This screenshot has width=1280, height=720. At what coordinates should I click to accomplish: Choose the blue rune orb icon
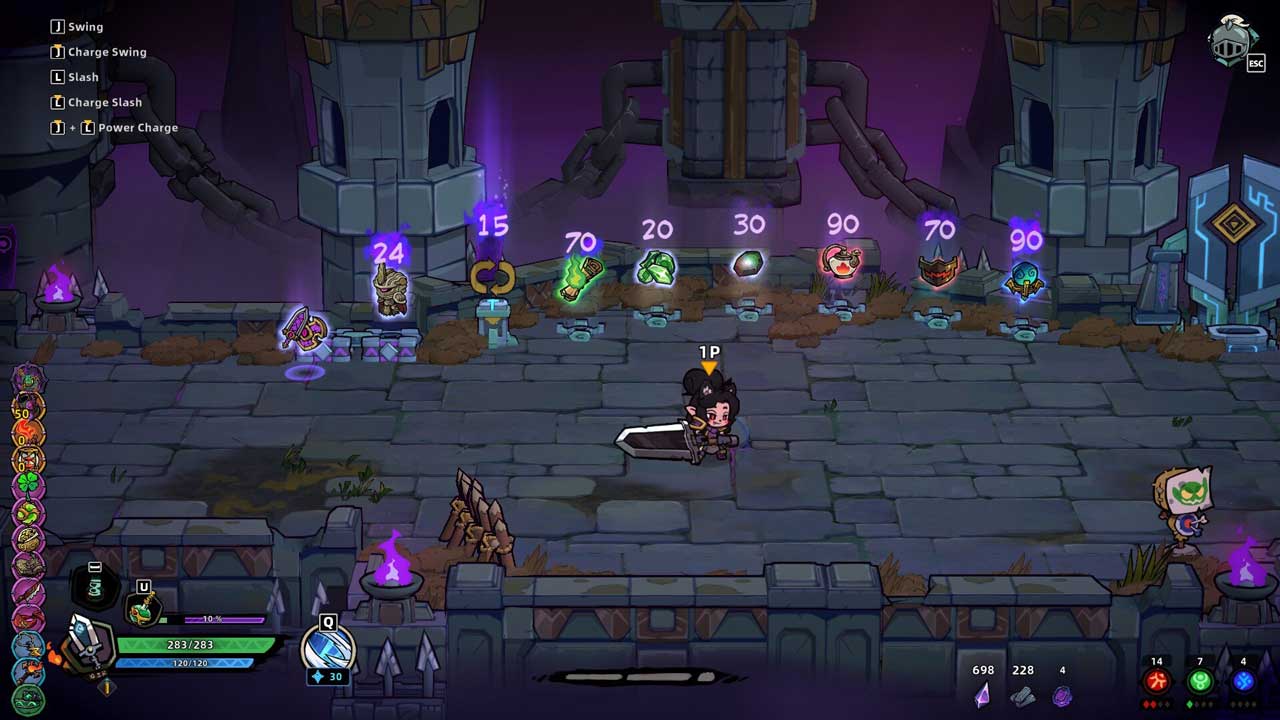[x=1243, y=682]
